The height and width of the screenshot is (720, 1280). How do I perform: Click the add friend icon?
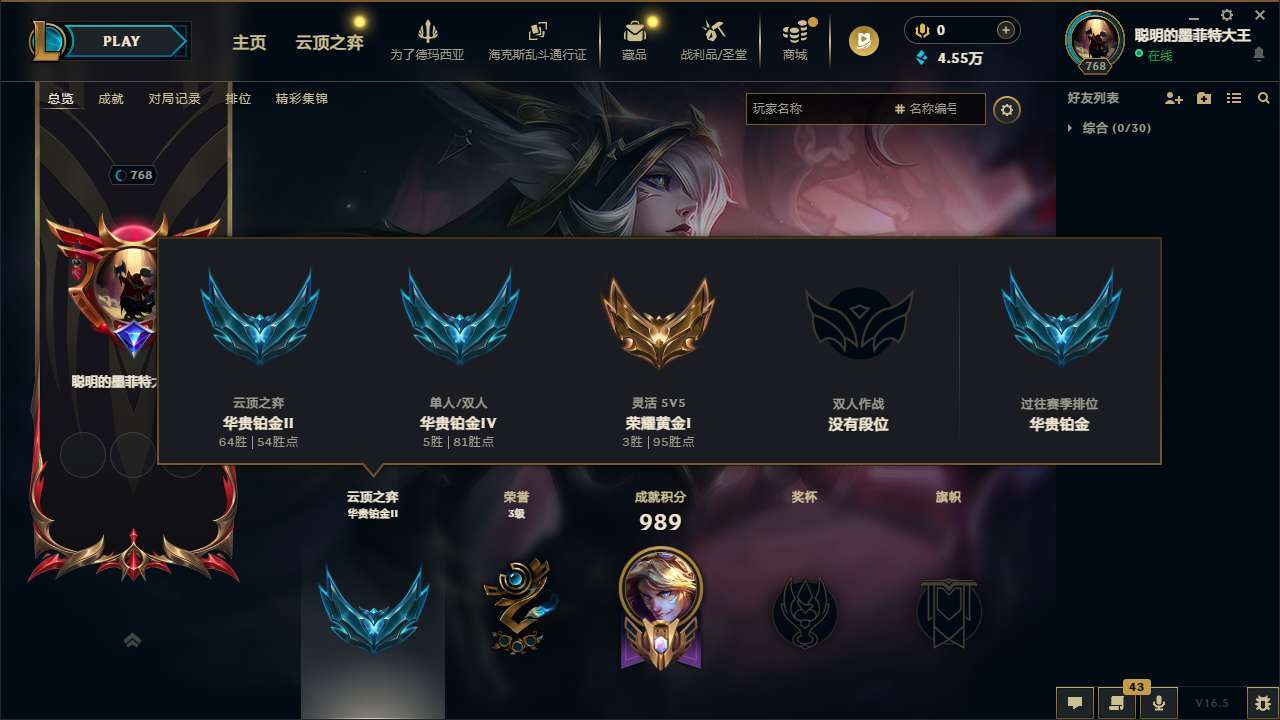pos(1172,98)
